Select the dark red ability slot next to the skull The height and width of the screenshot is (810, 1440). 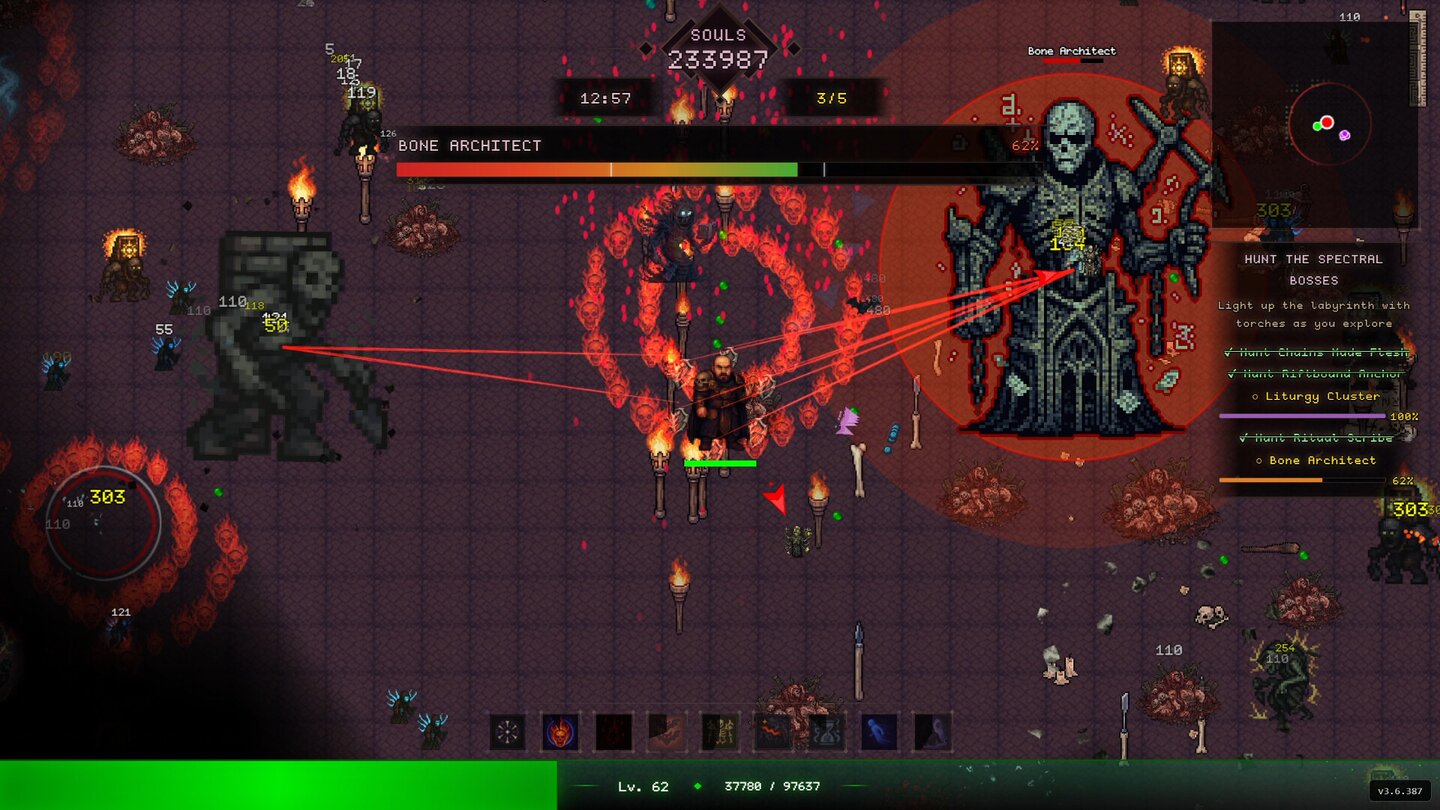(613, 733)
